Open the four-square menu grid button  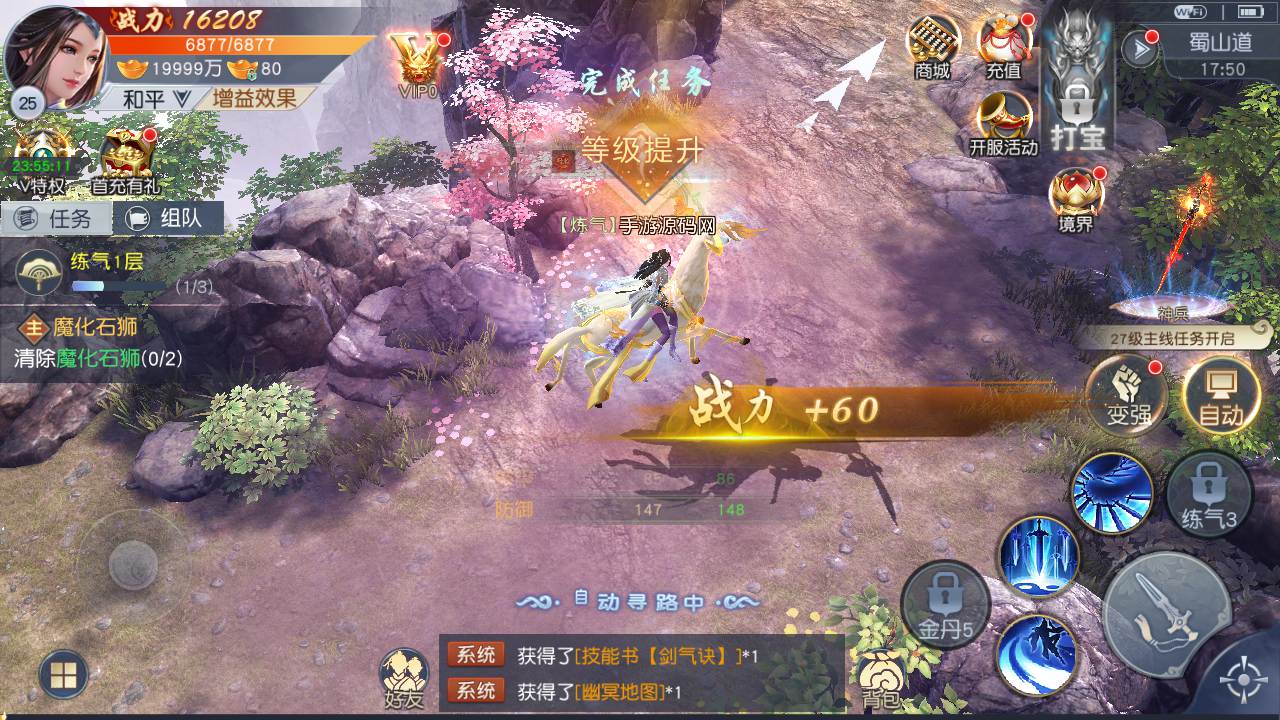[63, 675]
